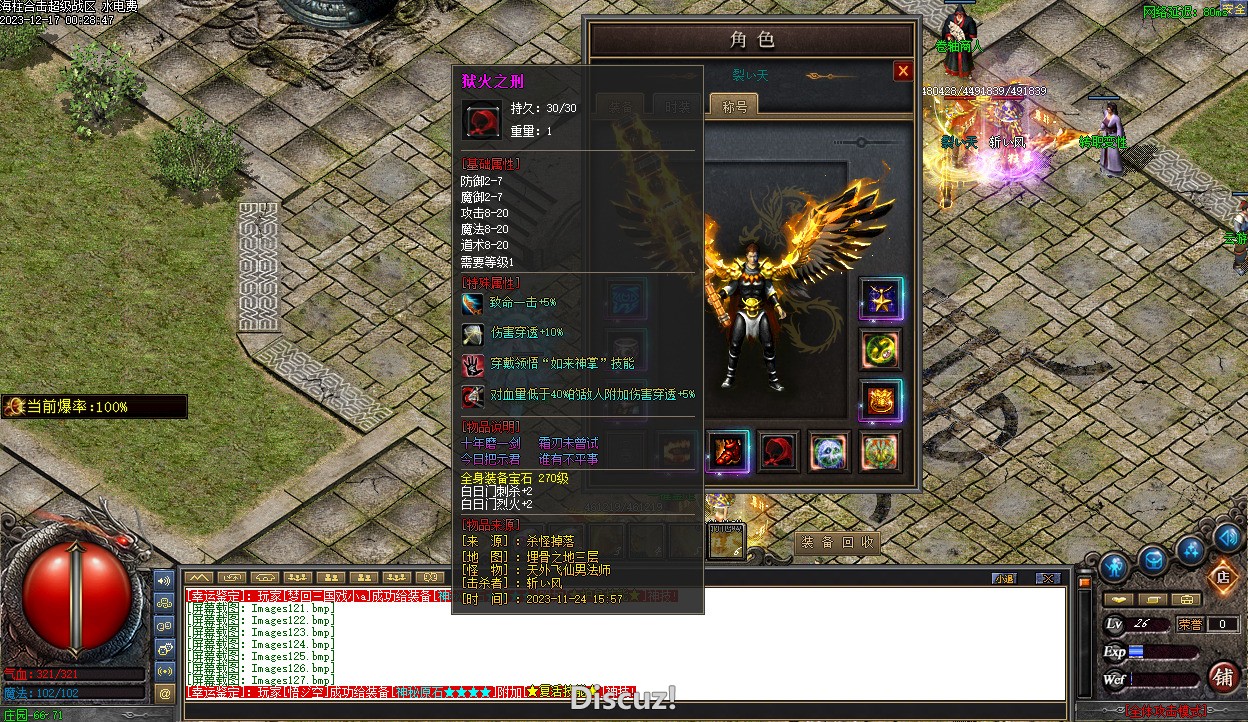Select the pale blue orb equipment slot
Viewport: 1248px width, 722px height.
click(829, 451)
